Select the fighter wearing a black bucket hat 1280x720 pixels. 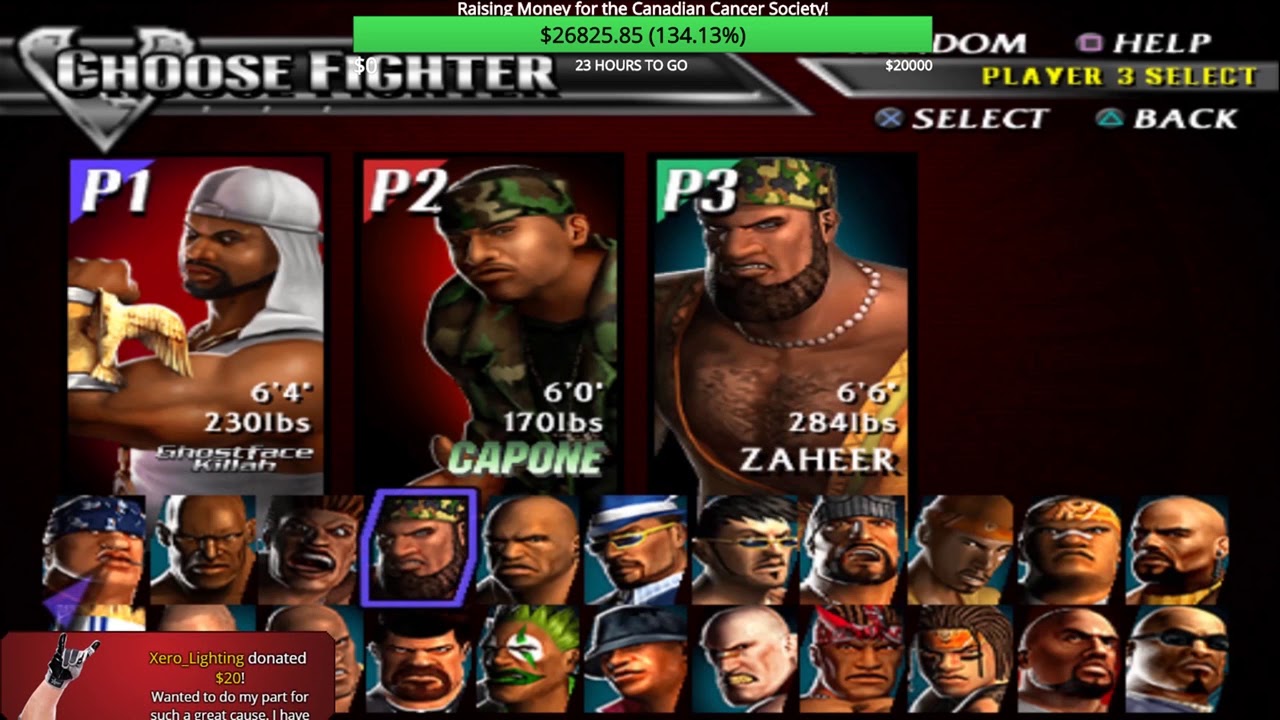(636, 658)
